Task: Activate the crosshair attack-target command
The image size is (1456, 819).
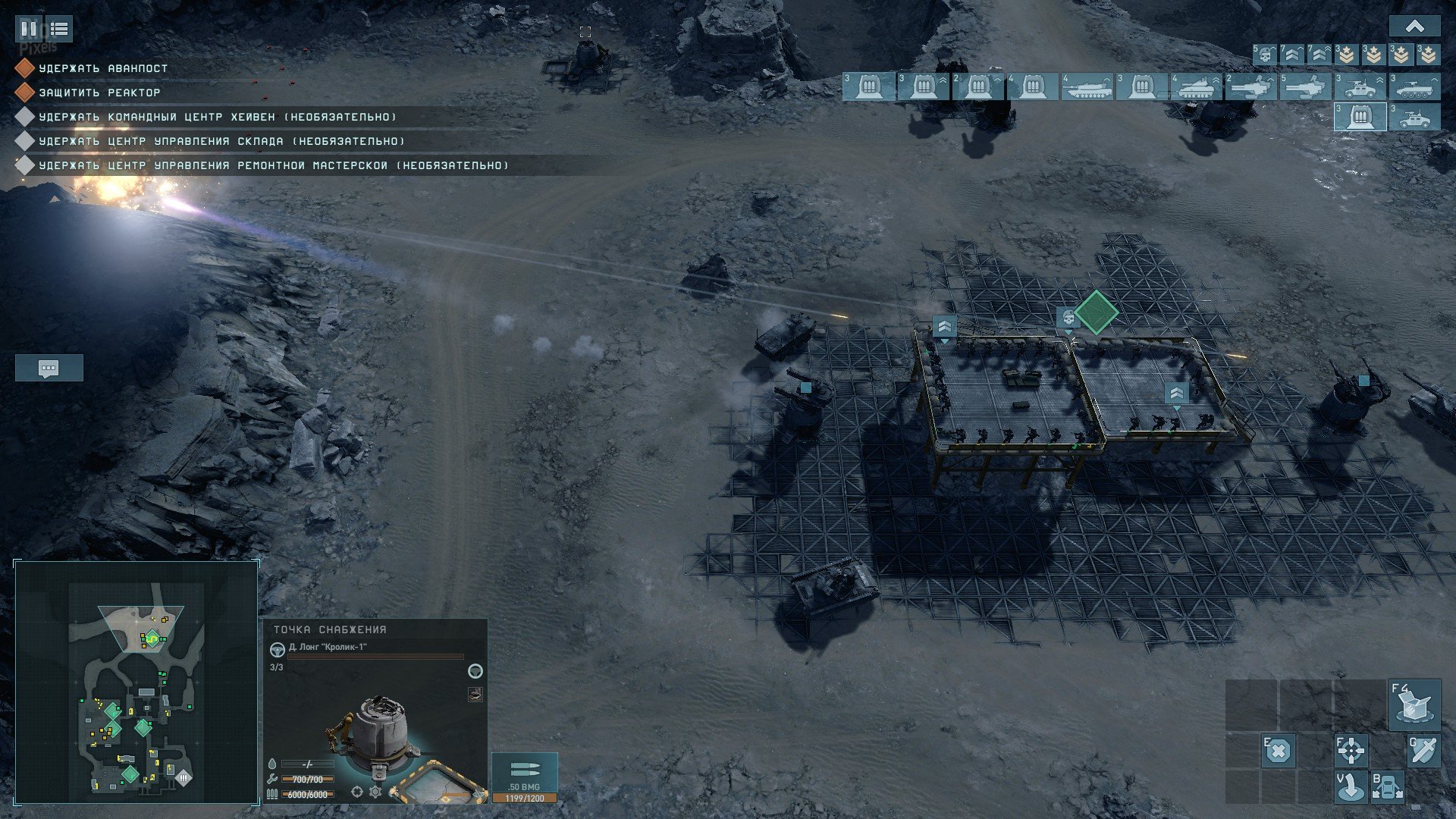Action: click(x=1351, y=751)
